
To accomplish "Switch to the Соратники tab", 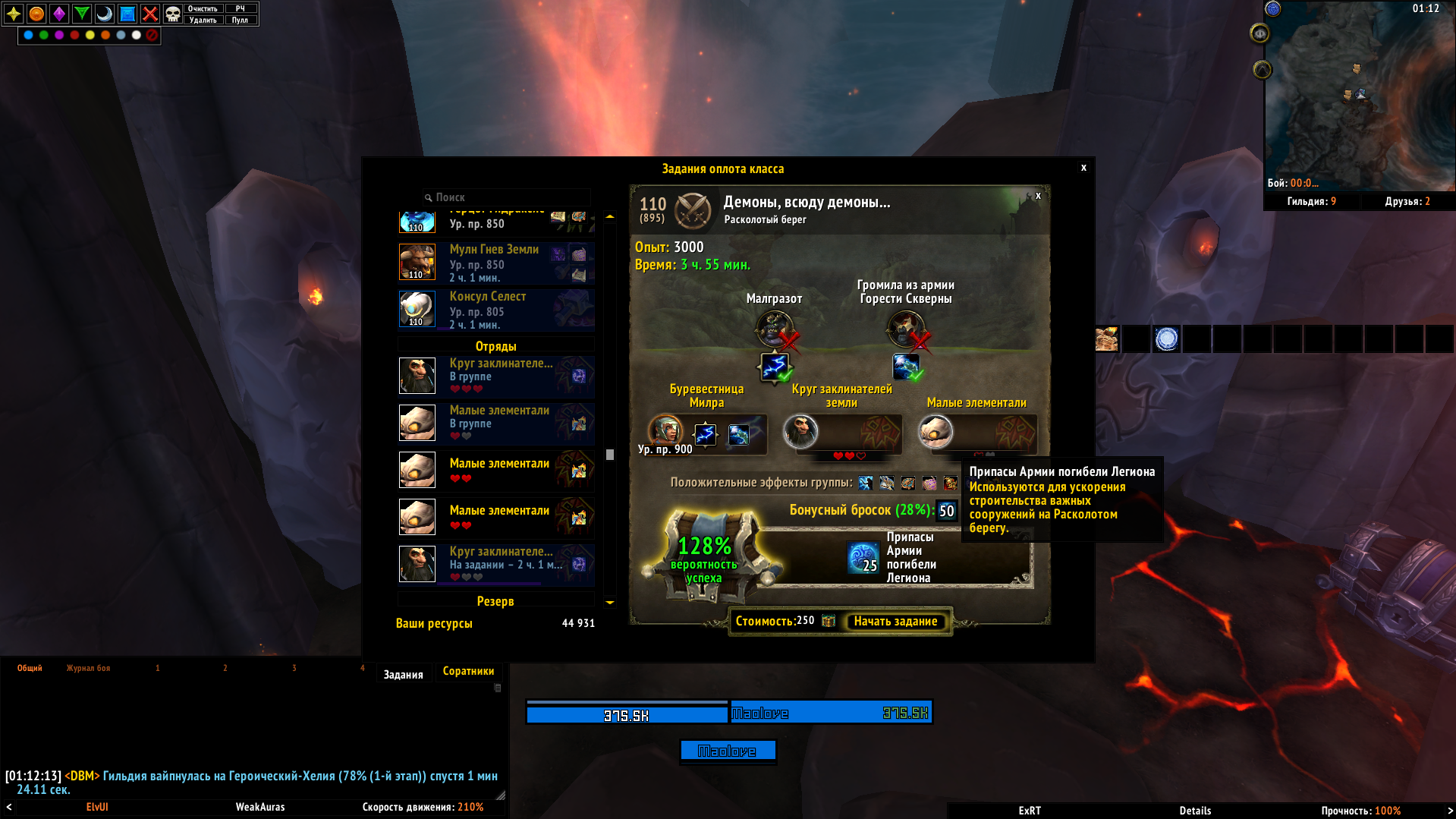I will click(x=468, y=671).
